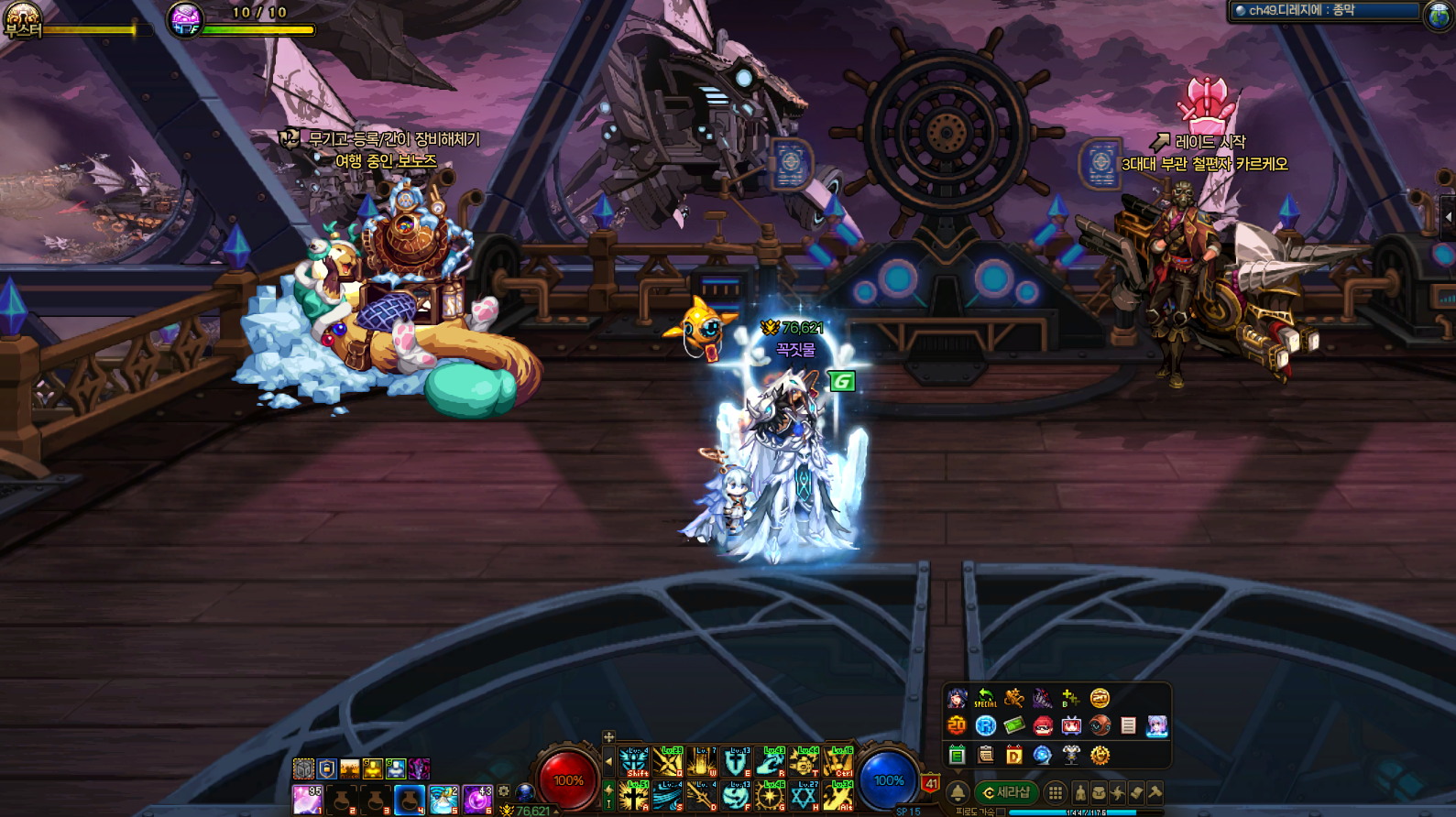
Task: Open the SPECIAL green arrow icon
Action: click(x=985, y=698)
